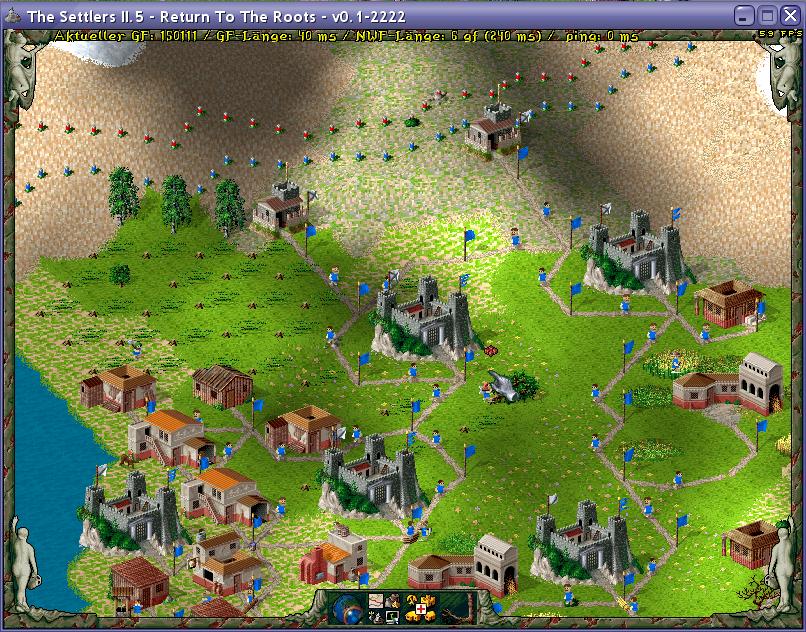Image resolution: width=806 pixels, height=632 pixels.
Task: Open the globe world map button
Action: click(347, 609)
